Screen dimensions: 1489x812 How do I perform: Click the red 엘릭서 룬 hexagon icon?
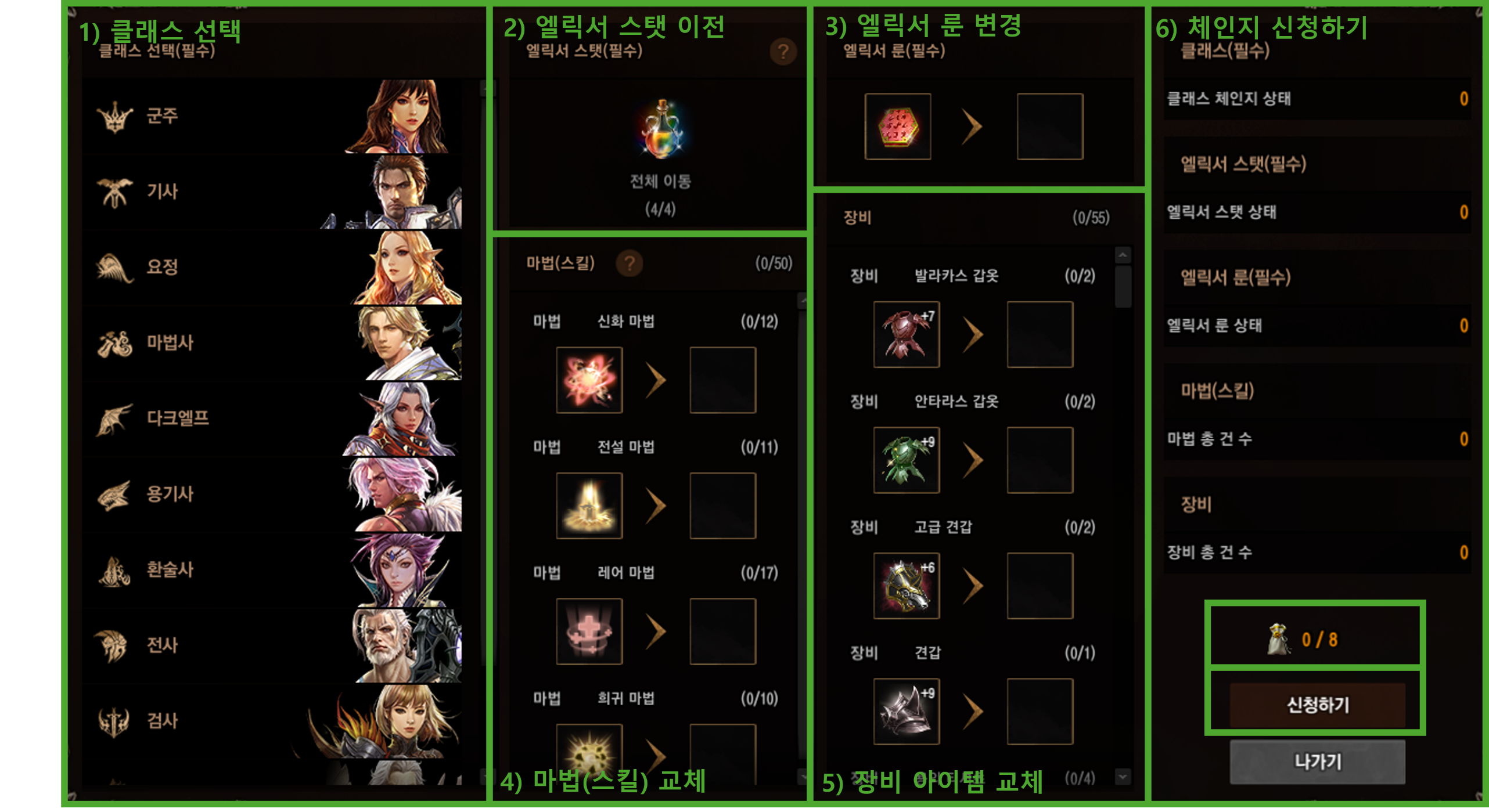click(897, 126)
